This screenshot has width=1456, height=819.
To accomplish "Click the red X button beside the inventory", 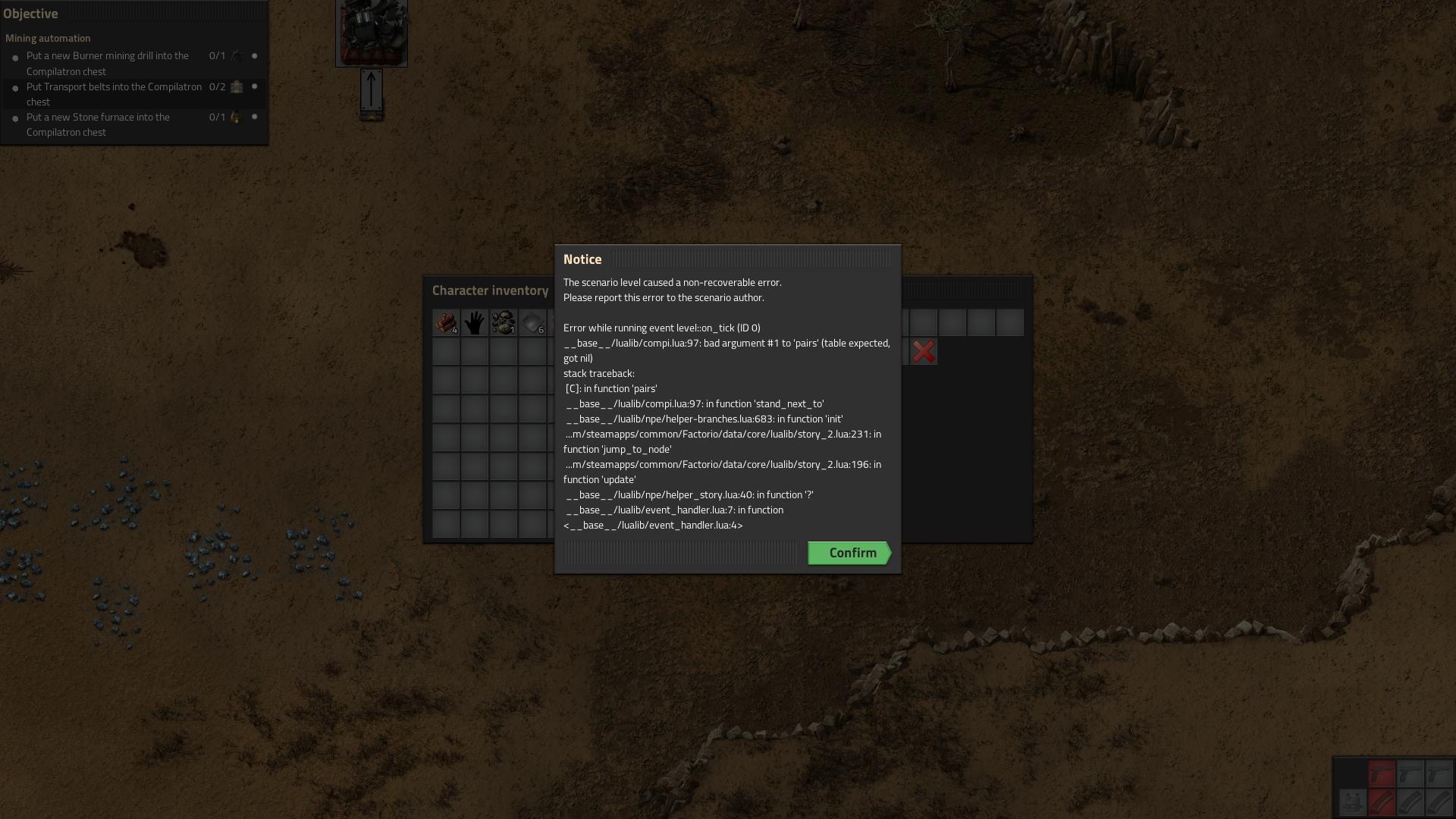I will [924, 352].
